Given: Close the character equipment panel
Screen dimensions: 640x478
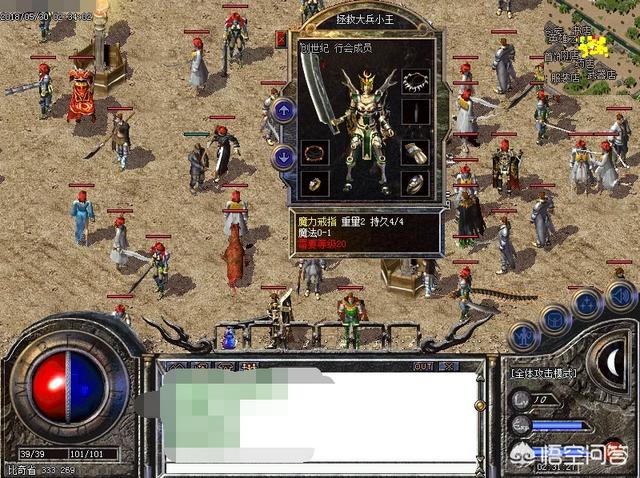Looking at the screenshot, I should [280, 40].
